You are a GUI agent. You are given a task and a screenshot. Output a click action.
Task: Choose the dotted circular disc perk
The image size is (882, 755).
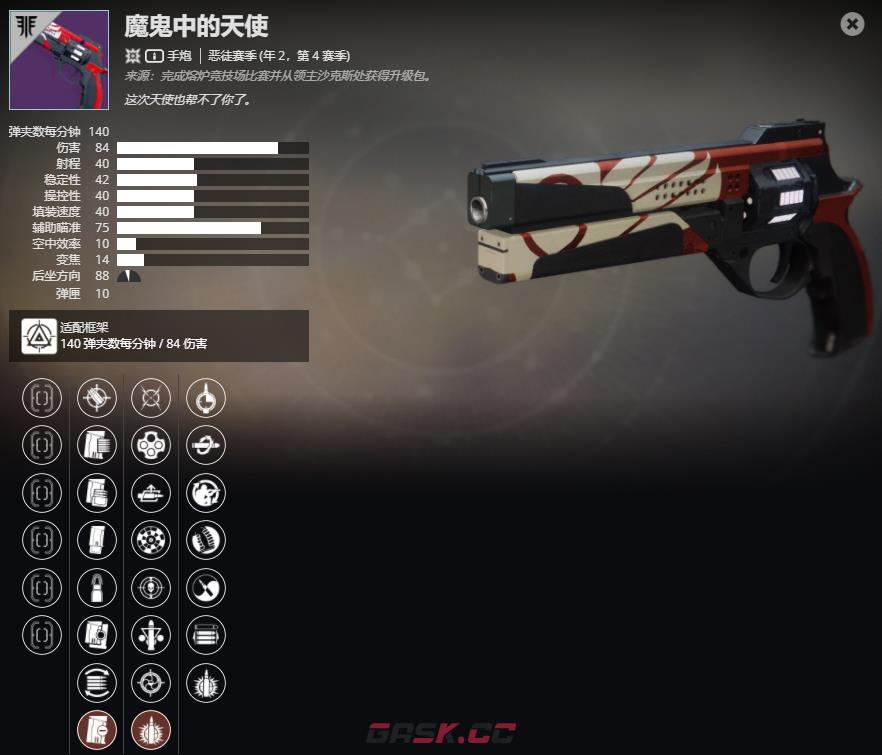click(151, 540)
